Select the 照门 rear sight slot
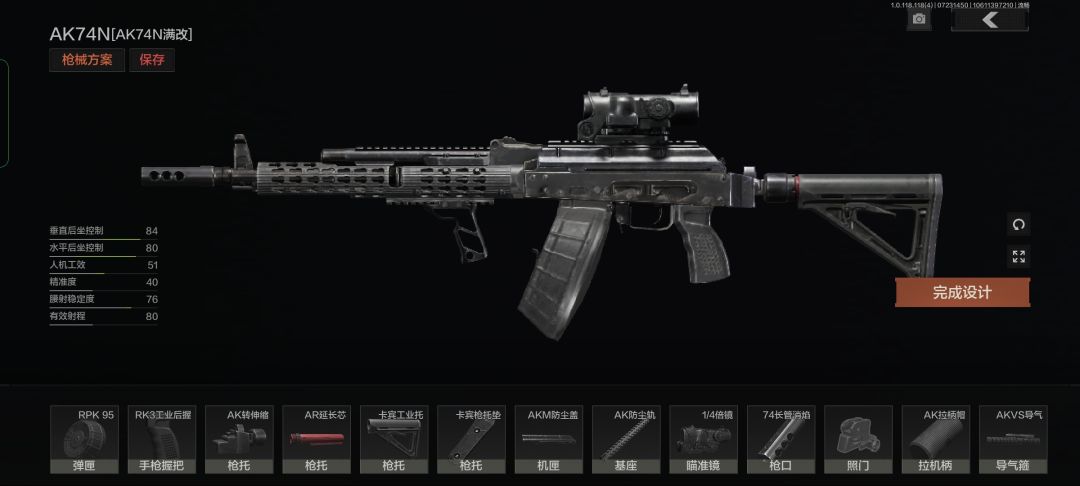Image resolution: width=1080 pixels, height=486 pixels. [858, 440]
